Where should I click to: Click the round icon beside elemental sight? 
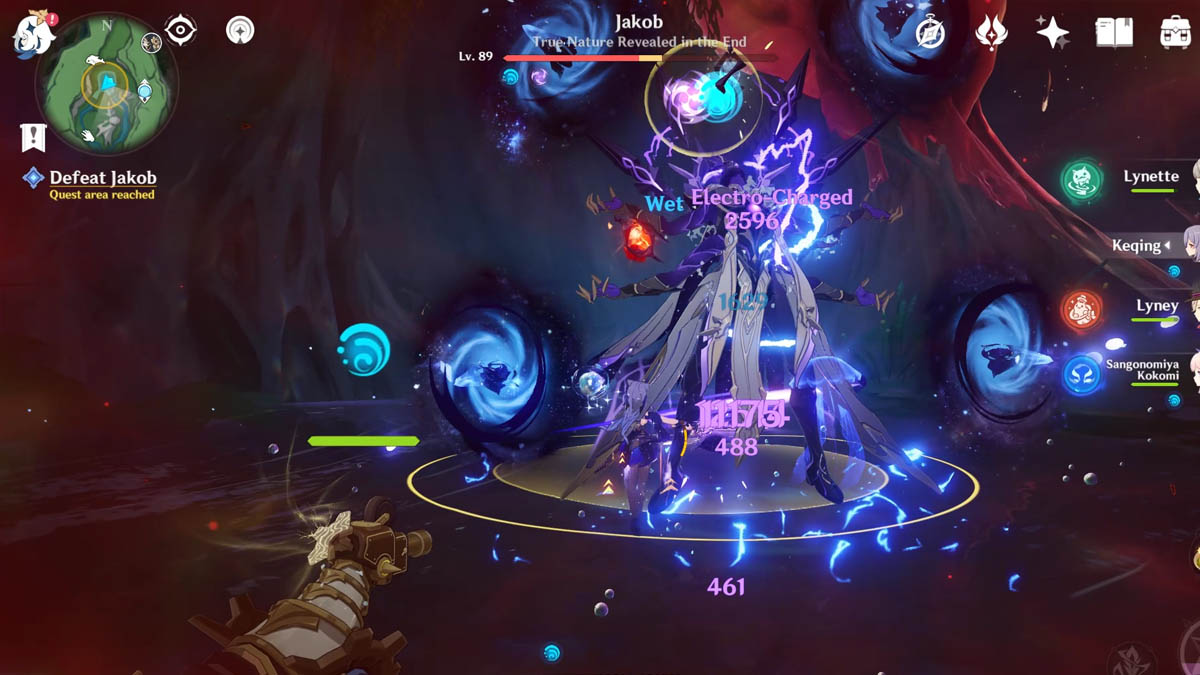coord(240,30)
